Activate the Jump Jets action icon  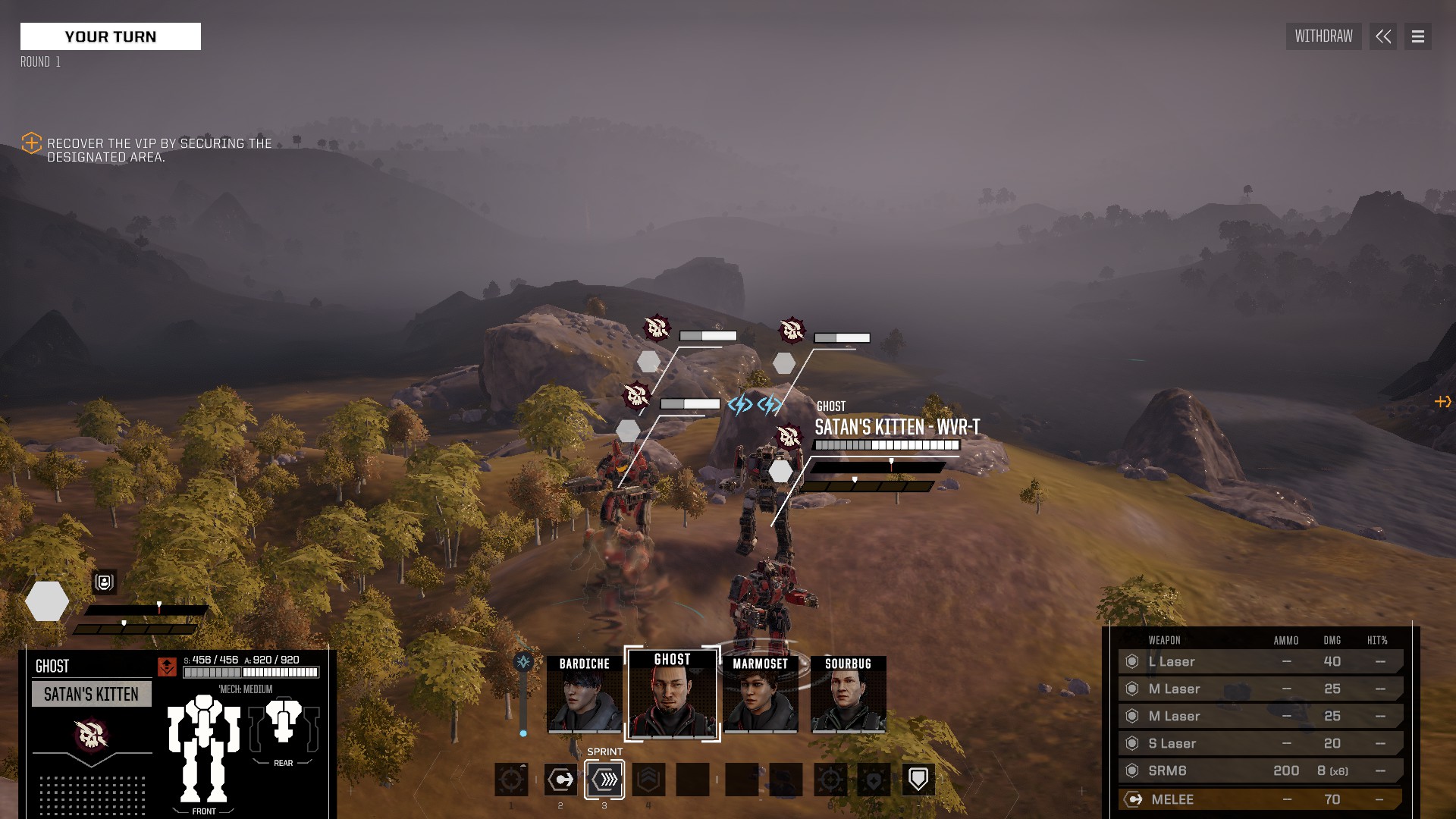coord(648,780)
